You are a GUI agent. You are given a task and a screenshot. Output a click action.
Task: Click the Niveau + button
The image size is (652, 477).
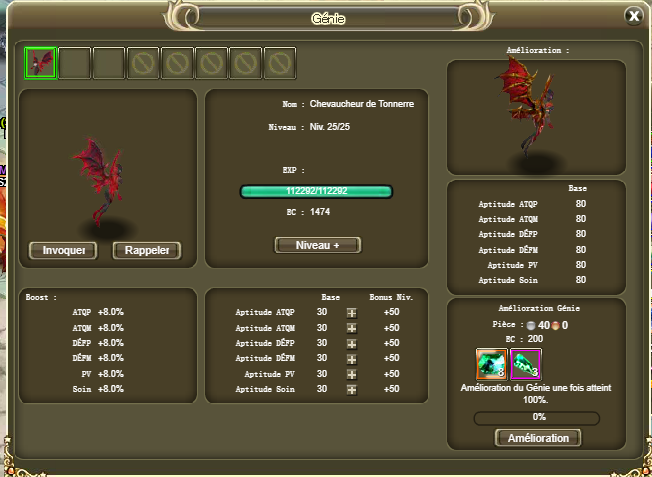tap(317, 245)
